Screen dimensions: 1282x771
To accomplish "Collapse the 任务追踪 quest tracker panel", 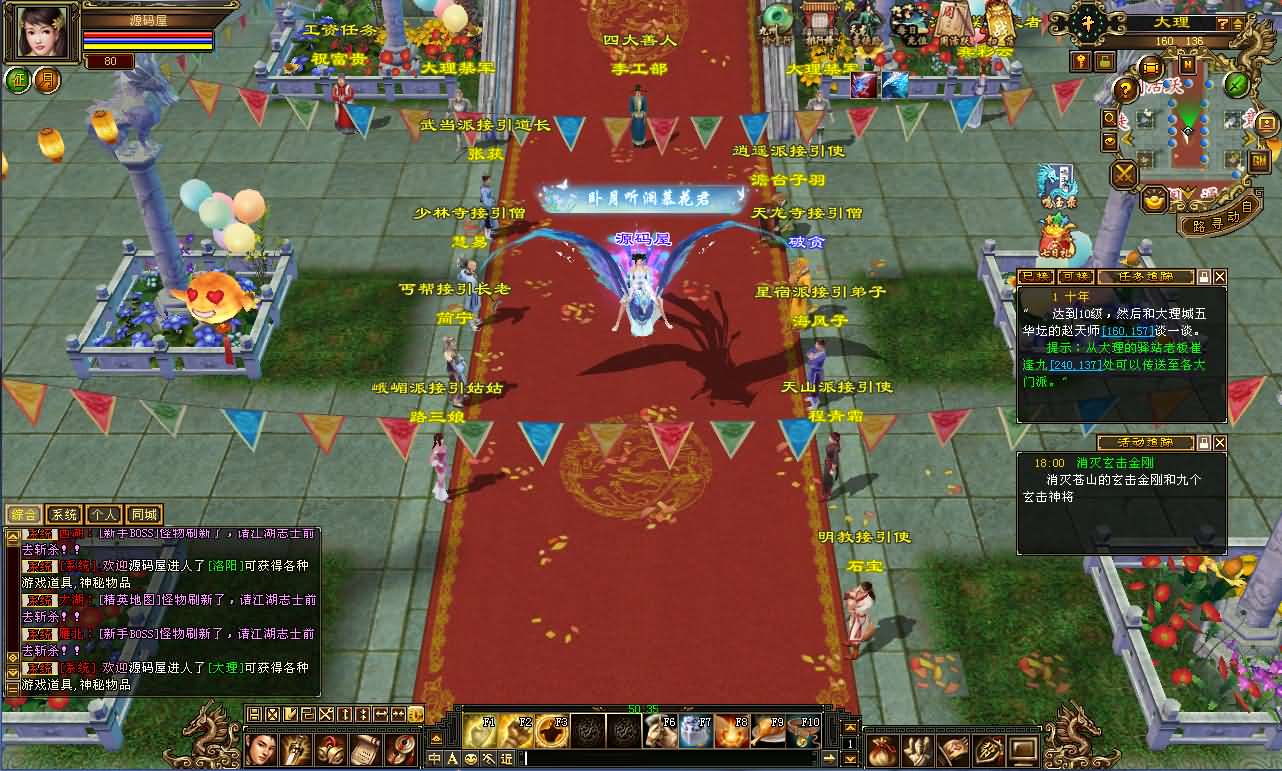I will [x=1220, y=277].
